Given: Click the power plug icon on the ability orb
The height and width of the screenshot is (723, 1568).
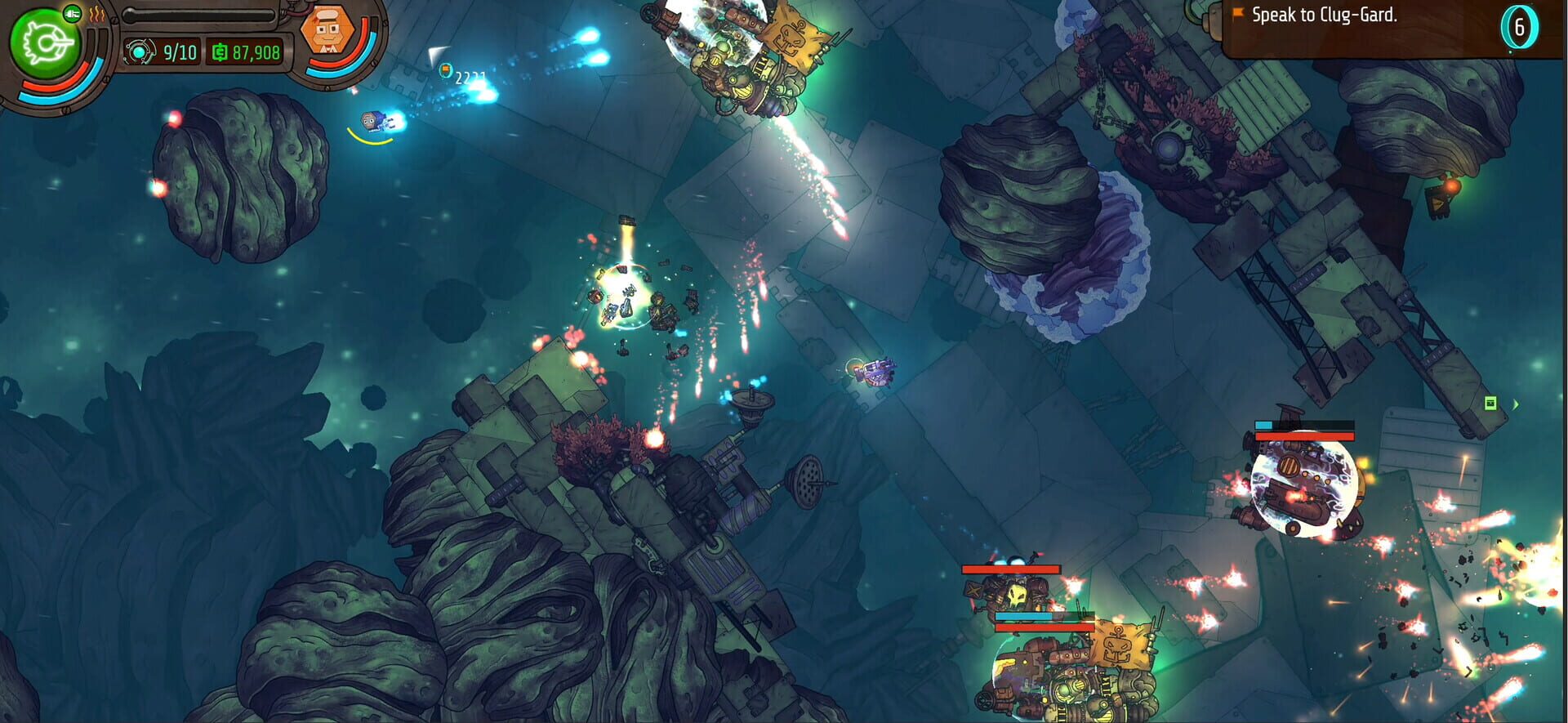Looking at the screenshot, I should [72, 14].
